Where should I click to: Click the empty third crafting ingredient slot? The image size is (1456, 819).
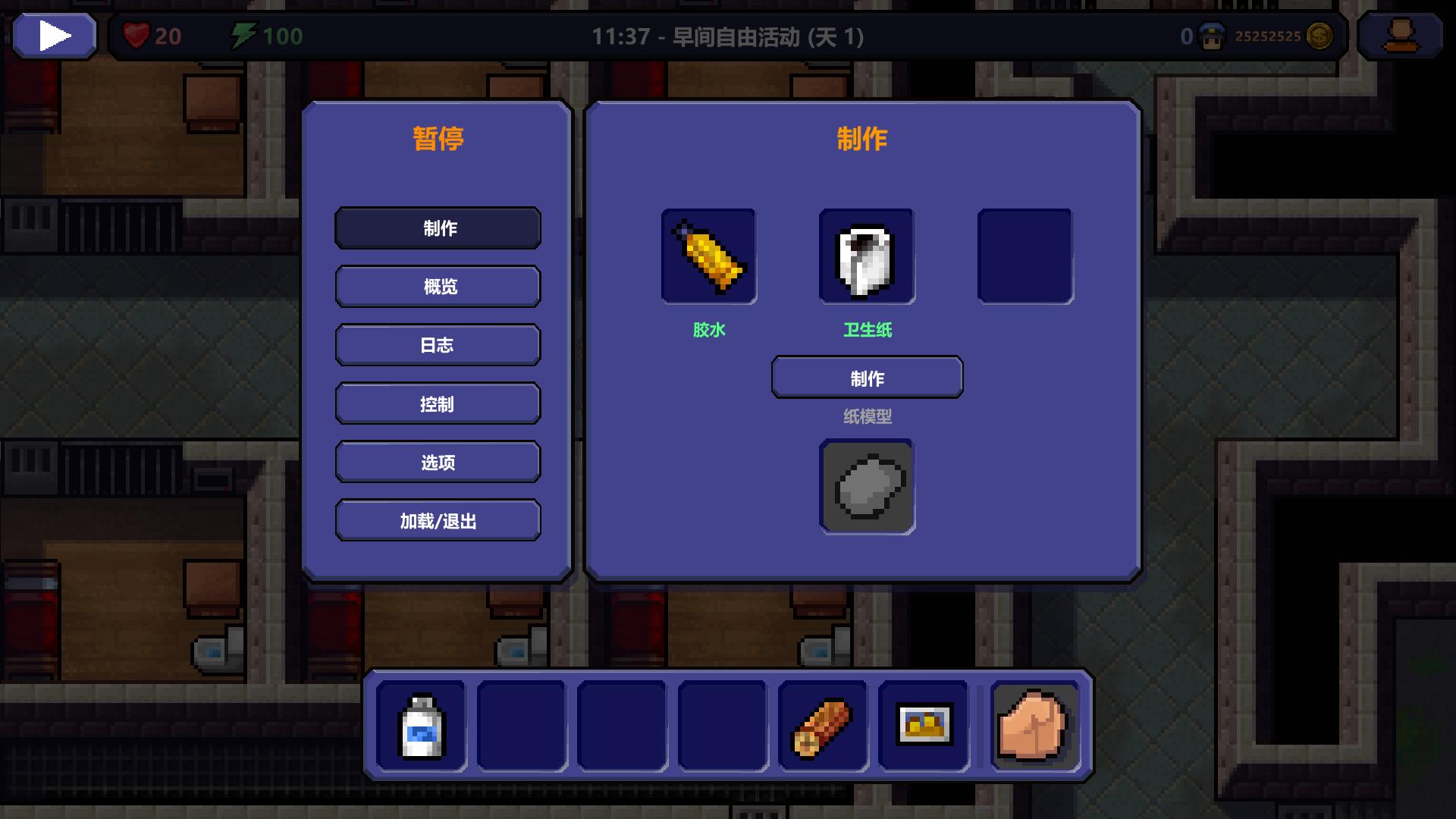(1025, 256)
